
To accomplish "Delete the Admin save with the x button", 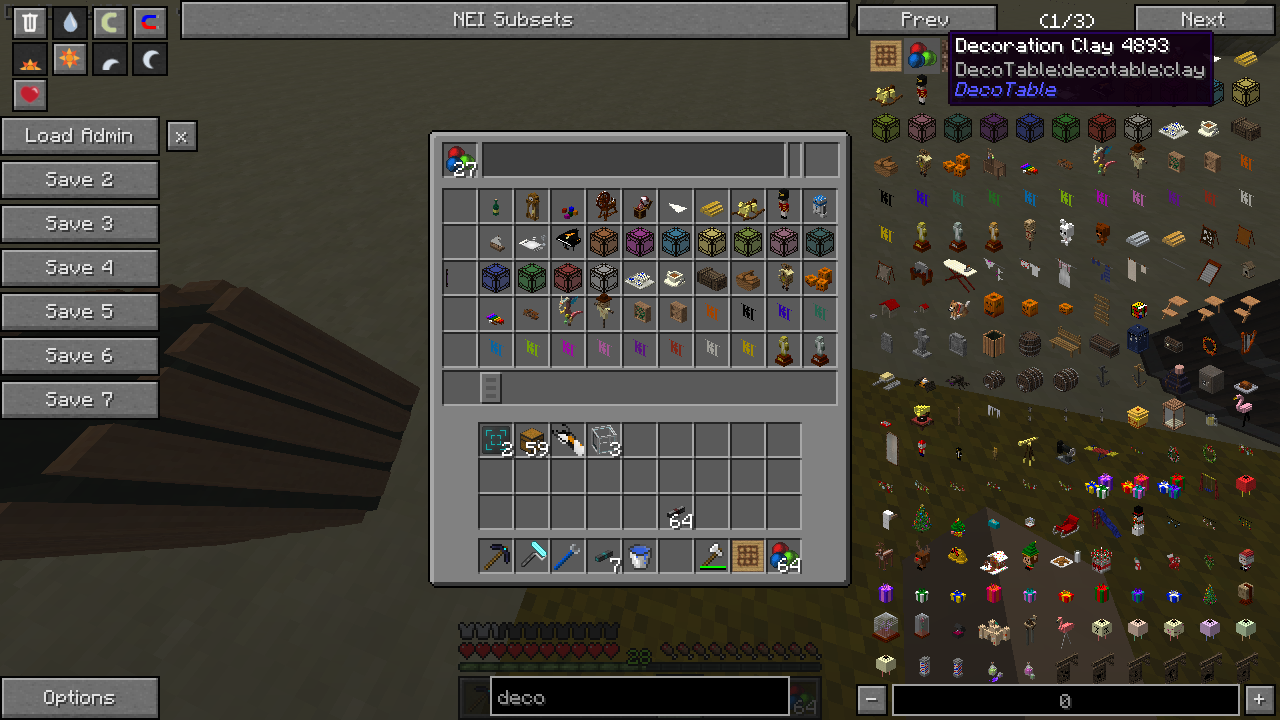I will [x=181, y=136].
